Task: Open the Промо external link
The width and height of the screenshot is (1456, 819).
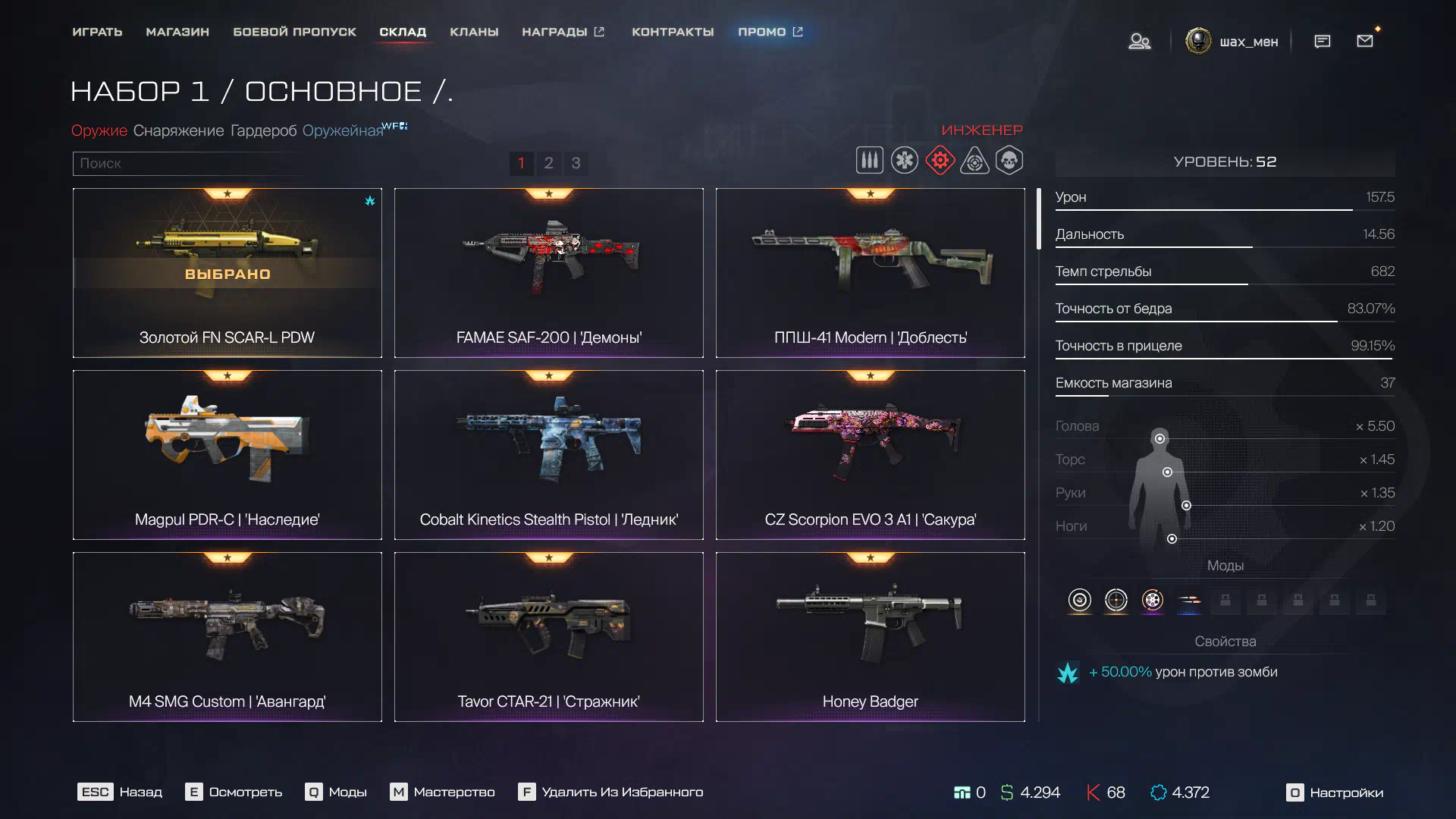Action: [x=770, y=32]
